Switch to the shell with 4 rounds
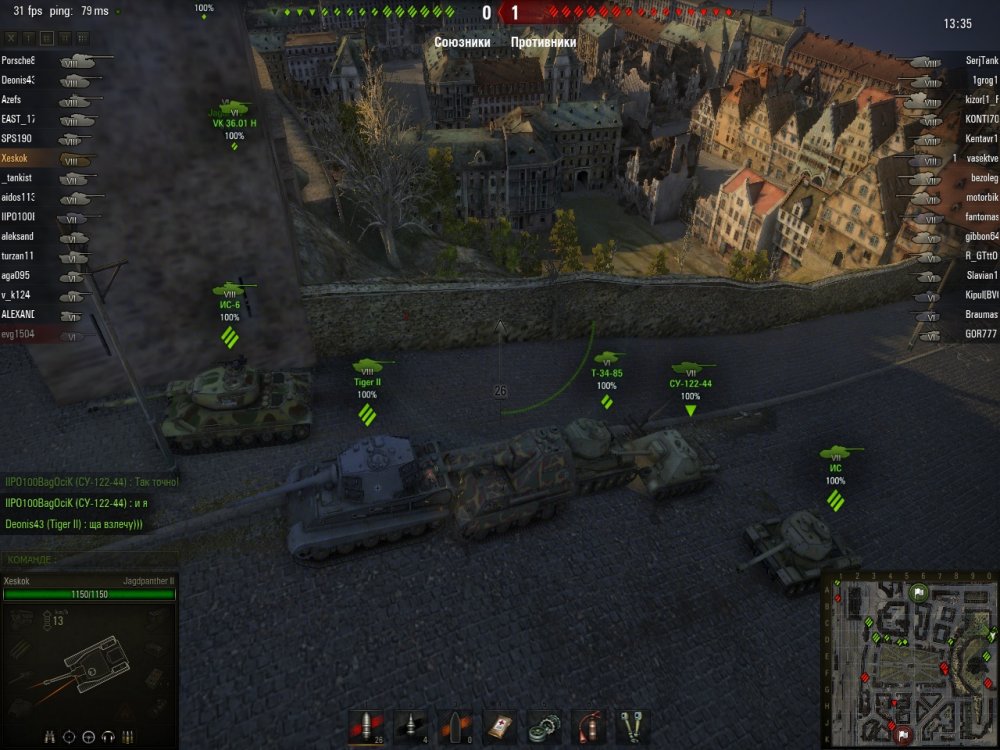Image resolution: width=1000 pixels, height=750 pixels. click(x=410, y=727)
